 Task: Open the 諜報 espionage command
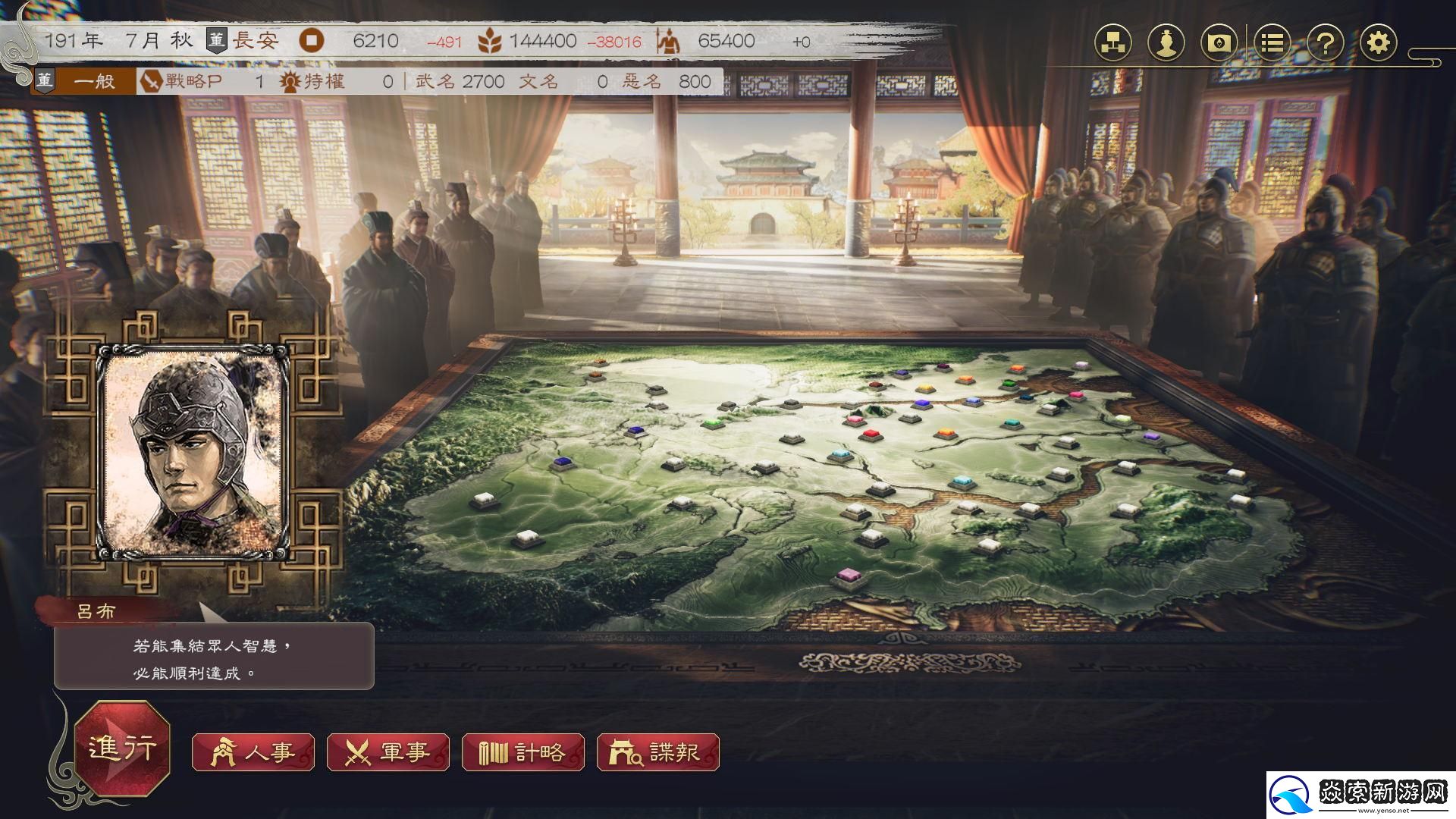coord(657,753)
